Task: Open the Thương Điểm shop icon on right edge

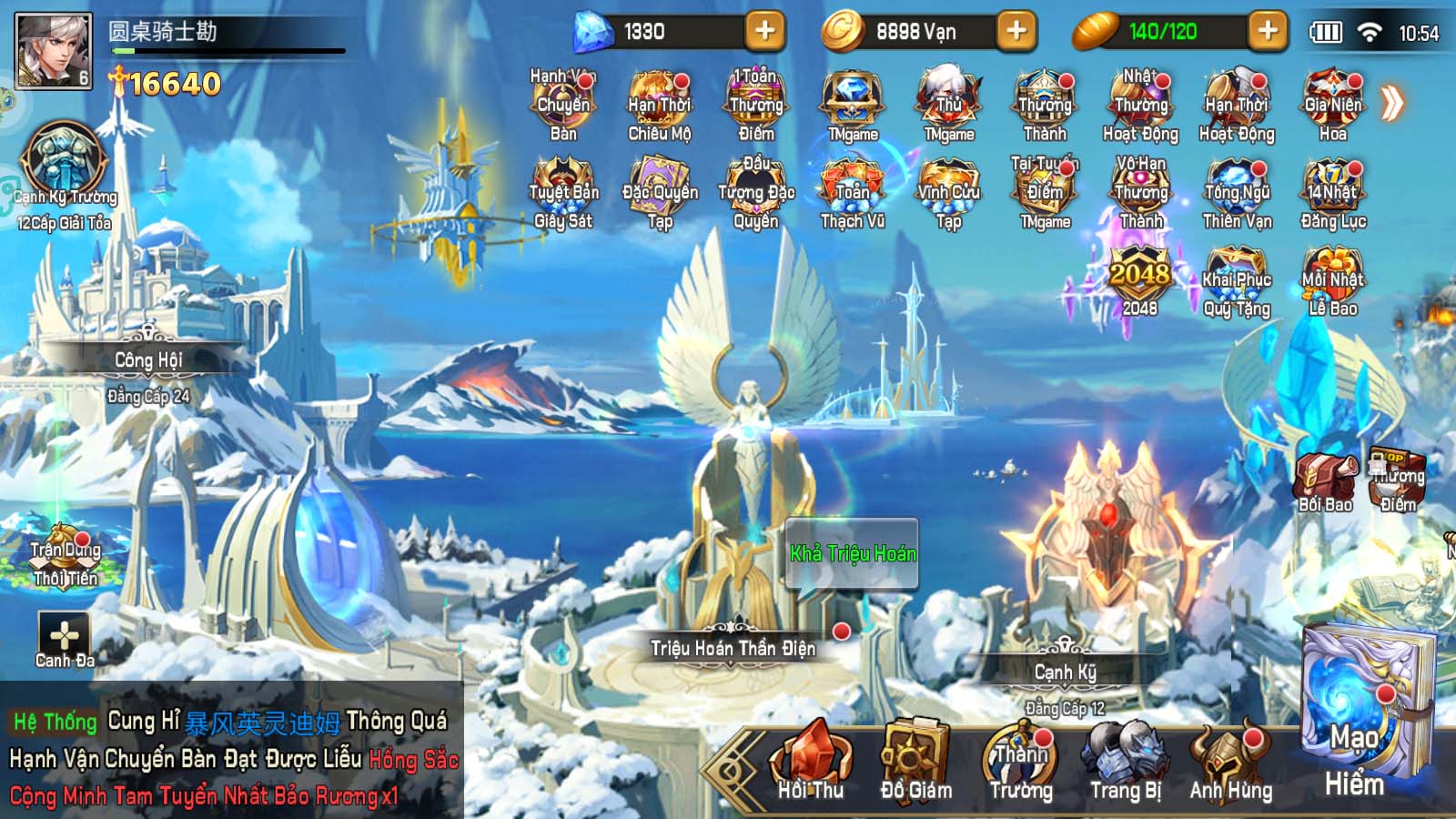Action: click(x=1399, y=478)
